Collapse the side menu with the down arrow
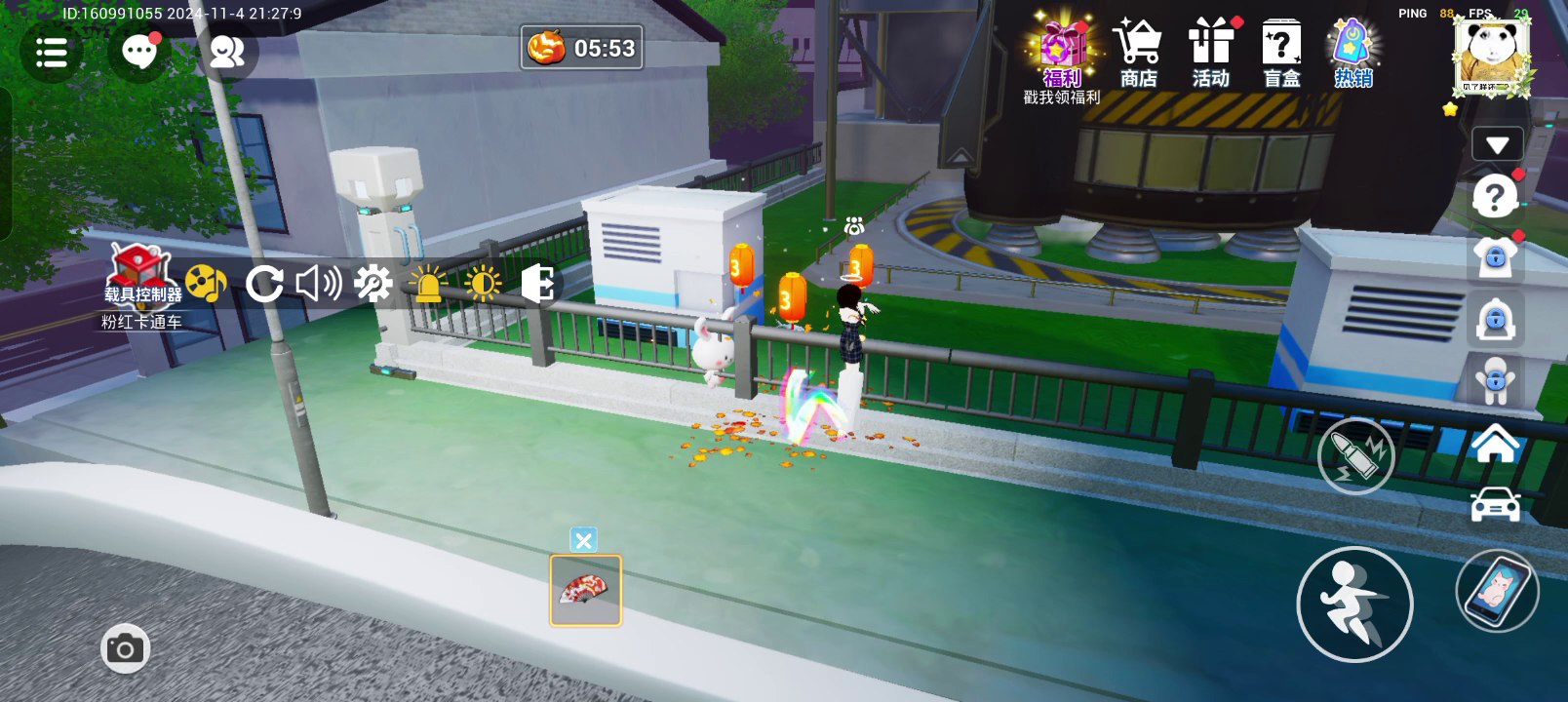Screen dimensions: 1568x702 (1497, 146)
